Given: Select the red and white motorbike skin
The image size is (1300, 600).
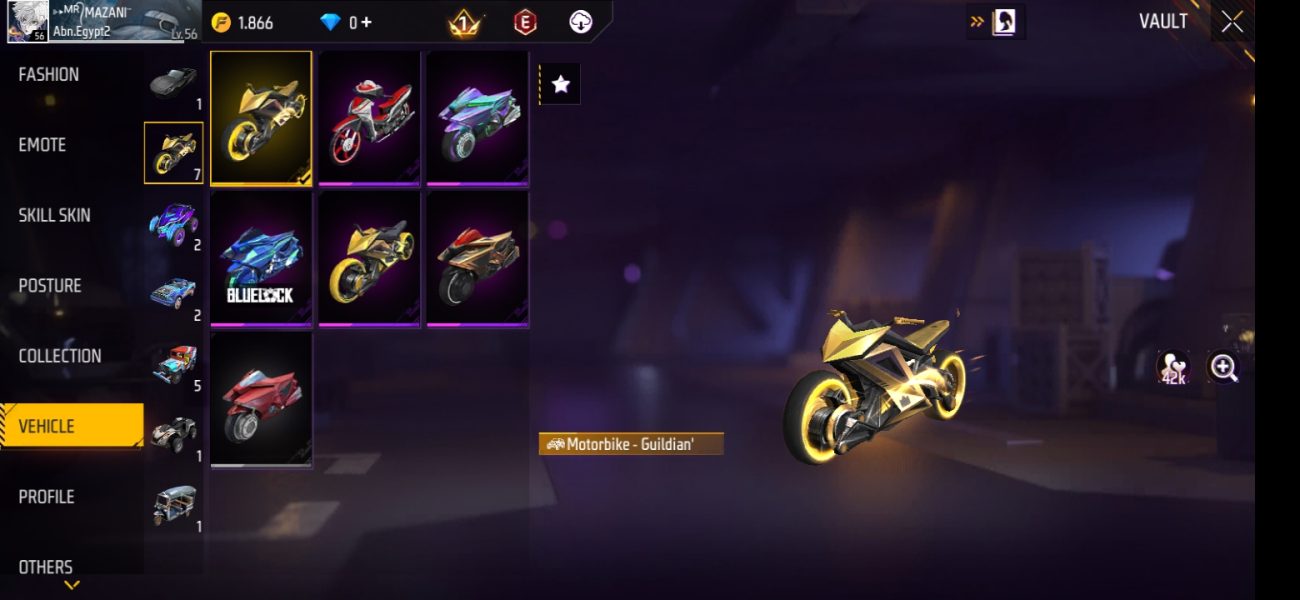Looking at the screenshot, I should 369,119.
